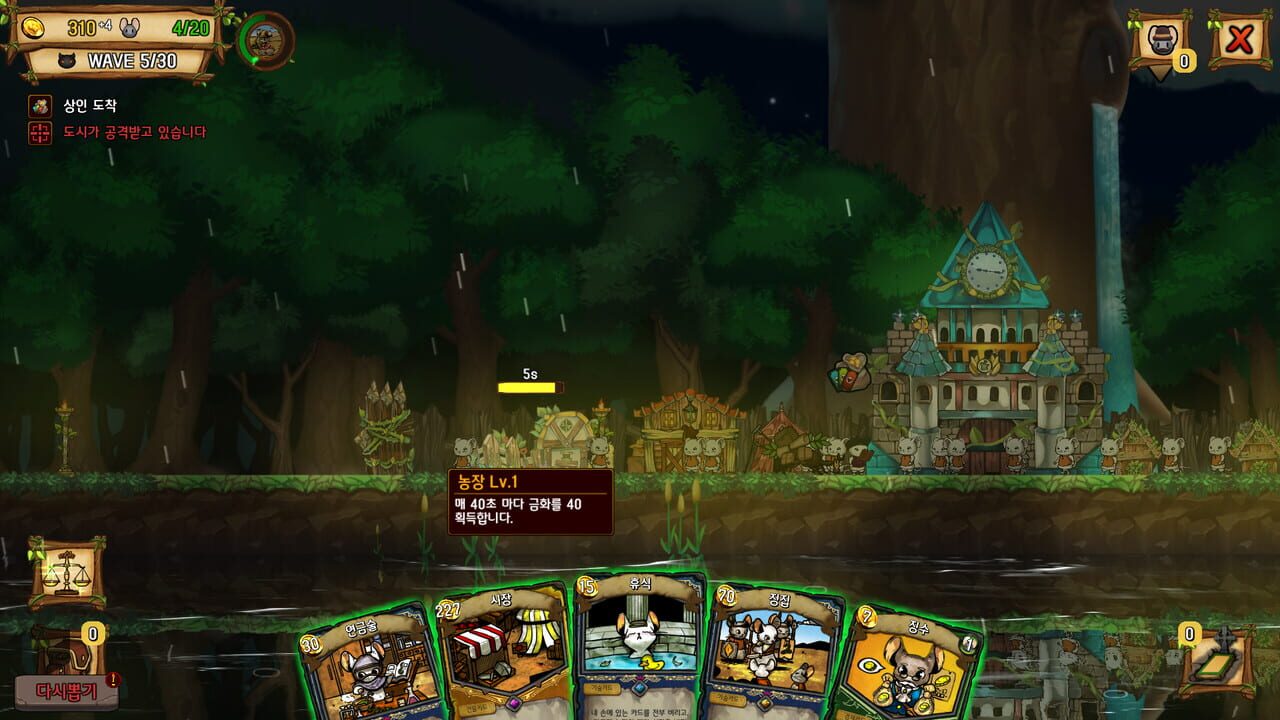Click the city-under-attack alert icon

coord(40,131)
